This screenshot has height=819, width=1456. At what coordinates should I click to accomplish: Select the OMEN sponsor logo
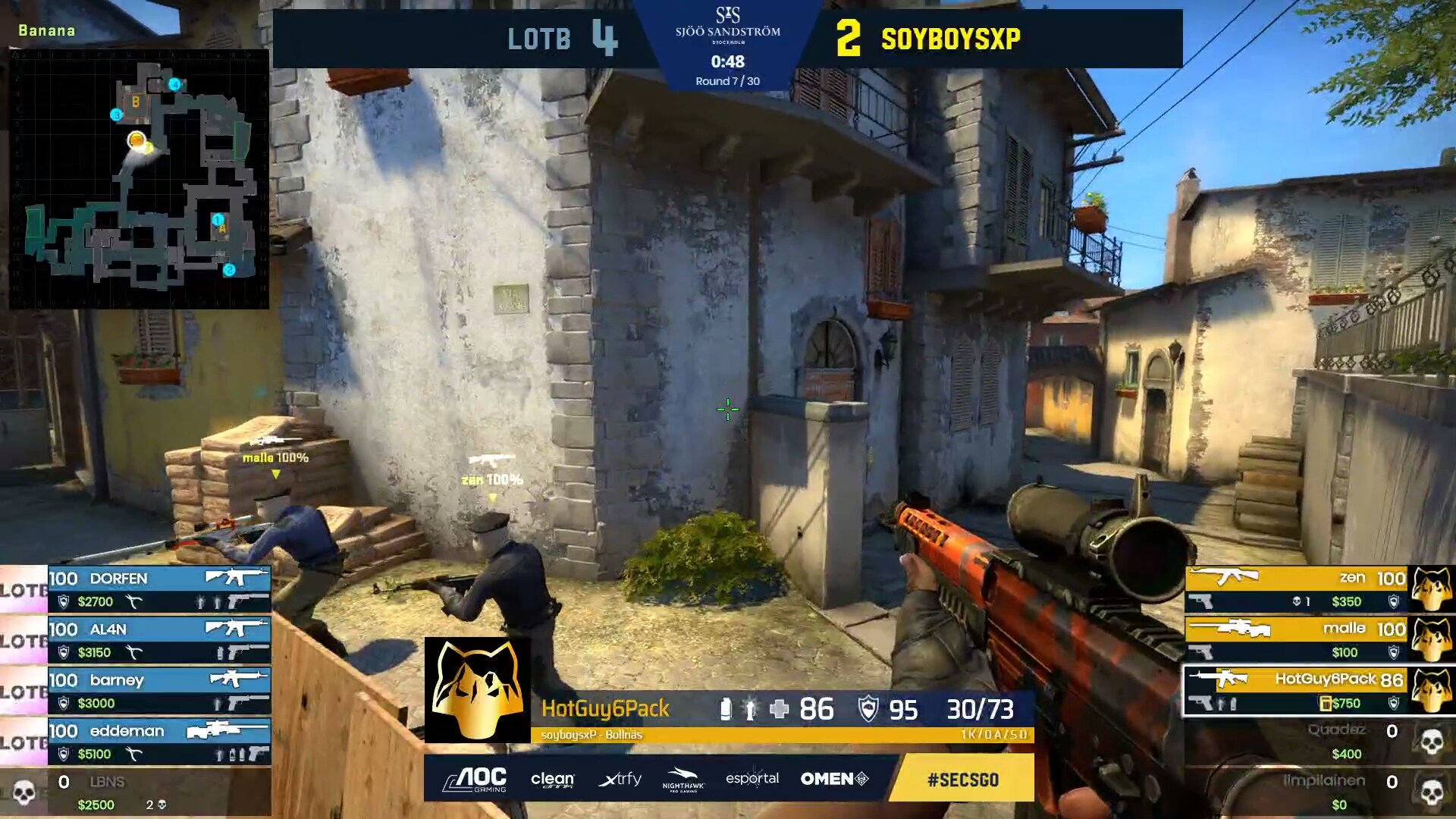(x=834, y=779)
